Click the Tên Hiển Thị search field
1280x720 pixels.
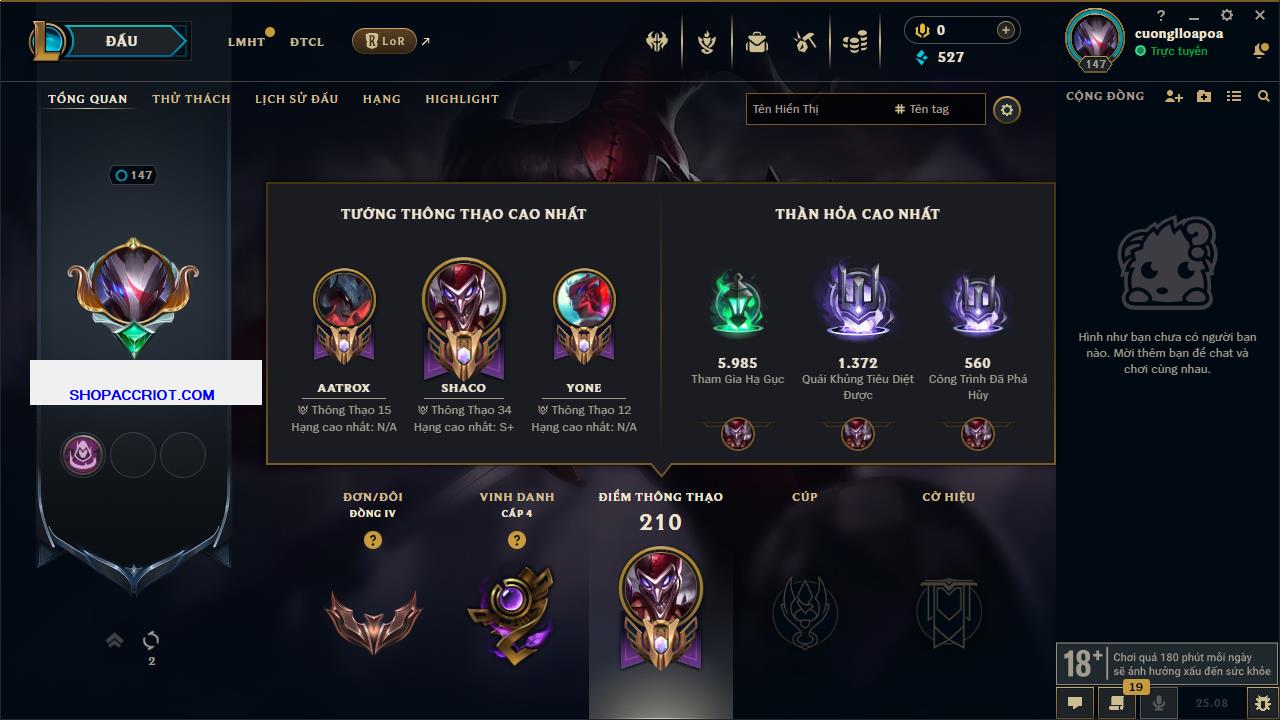point(815,109)
